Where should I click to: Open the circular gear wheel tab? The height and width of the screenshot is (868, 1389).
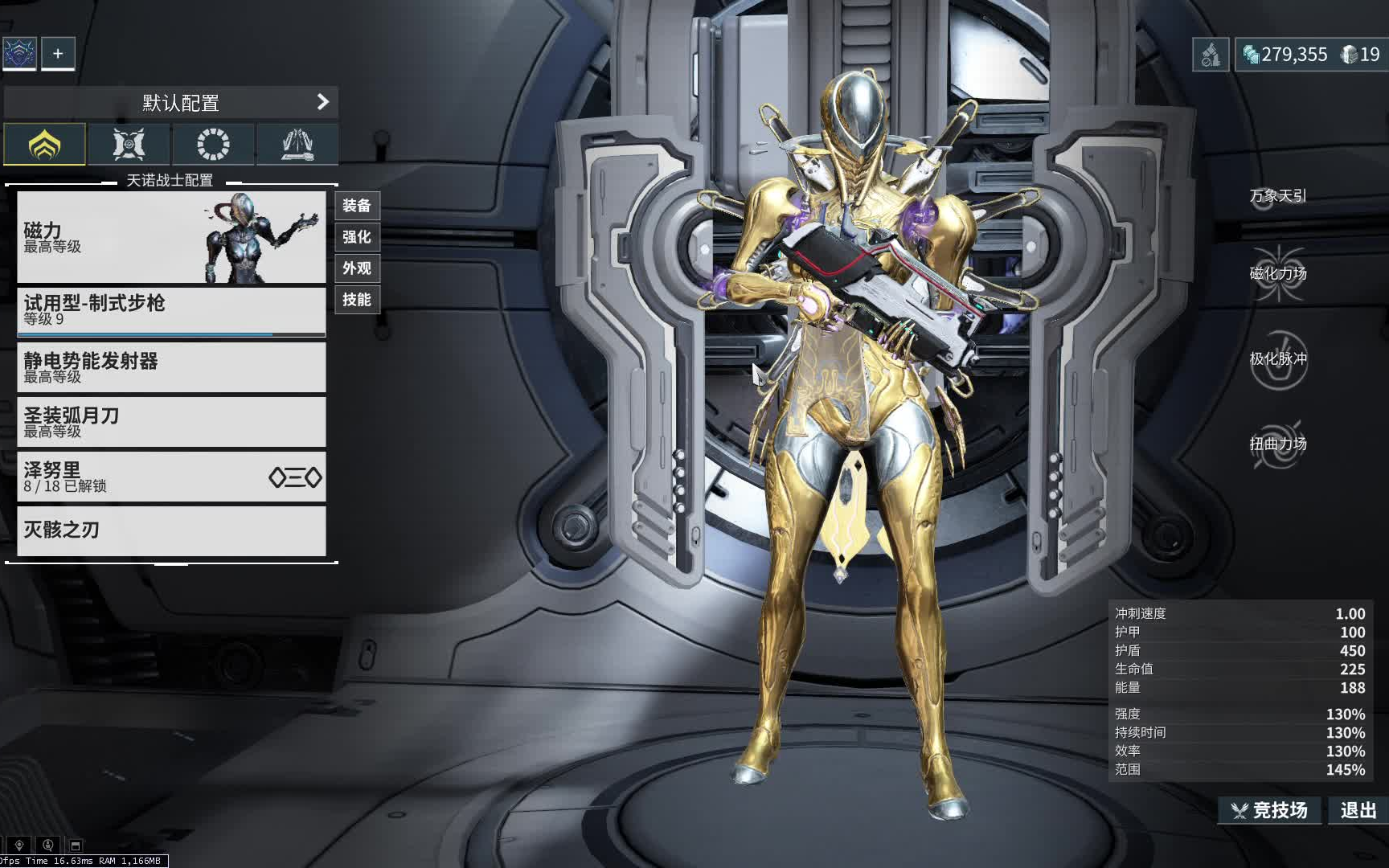coord(213,145)
